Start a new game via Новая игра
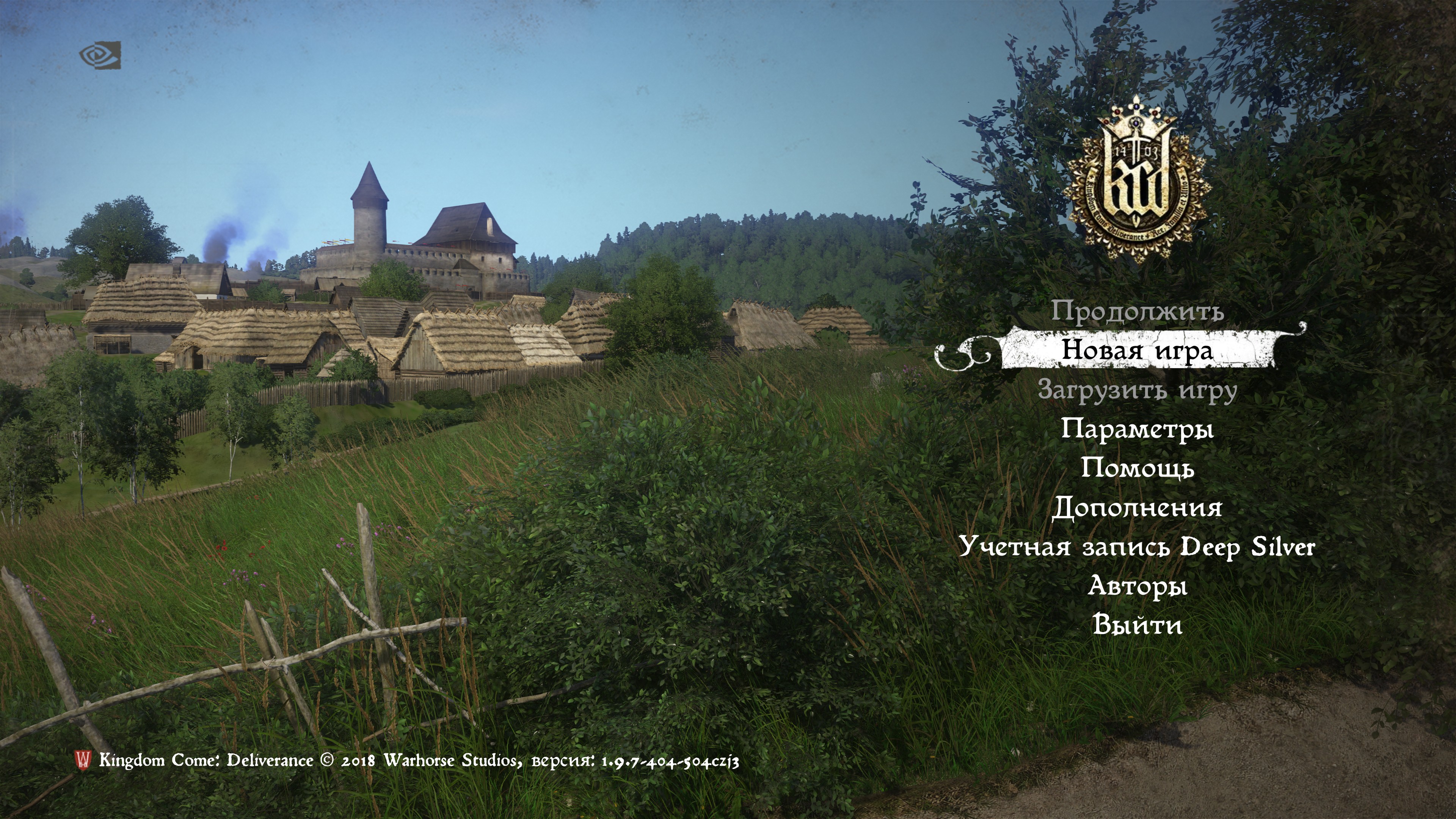1456x819 pixels. tap(1137, 351)
